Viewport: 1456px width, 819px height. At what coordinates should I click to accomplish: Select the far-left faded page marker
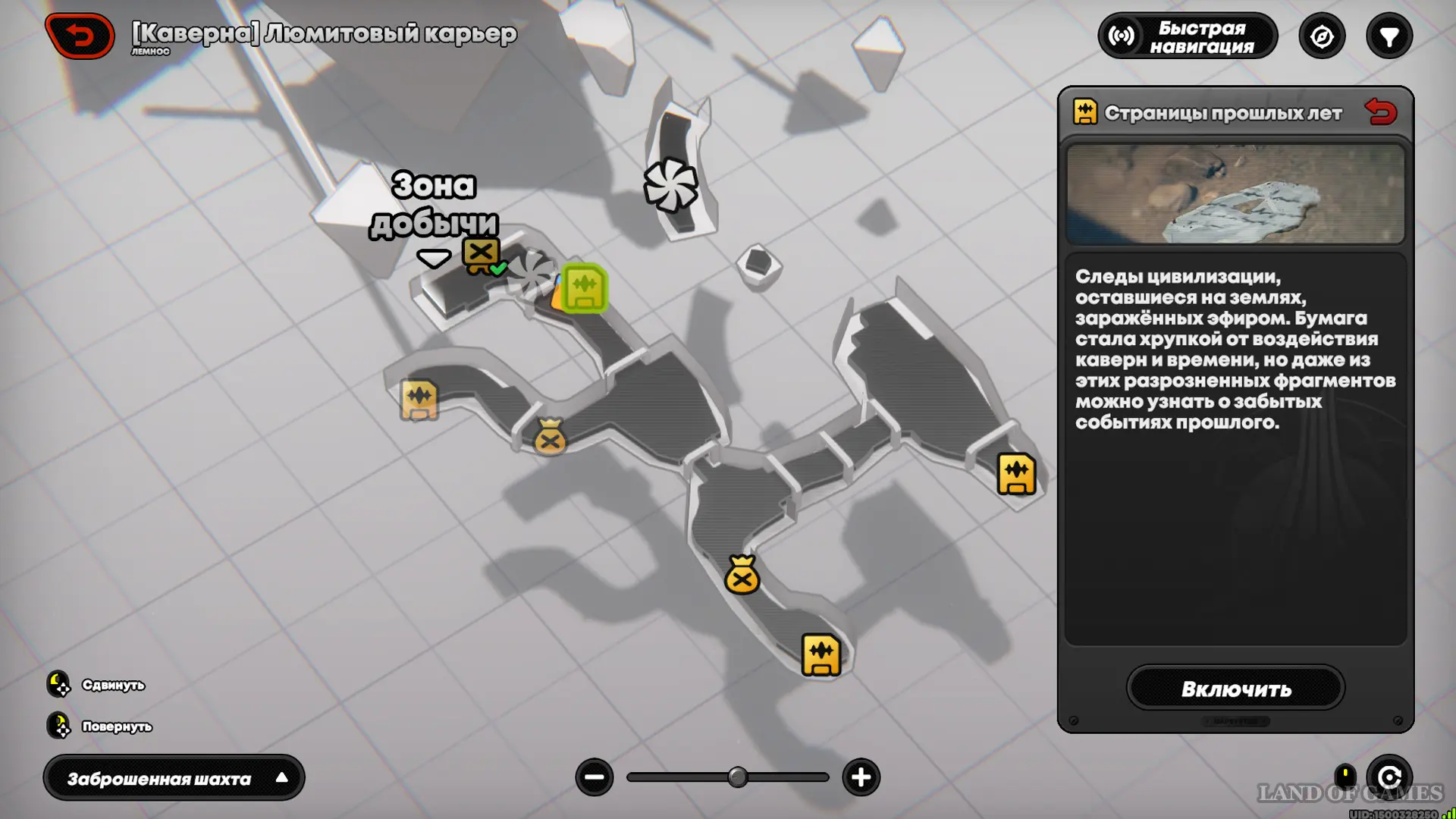click(419, 399)
